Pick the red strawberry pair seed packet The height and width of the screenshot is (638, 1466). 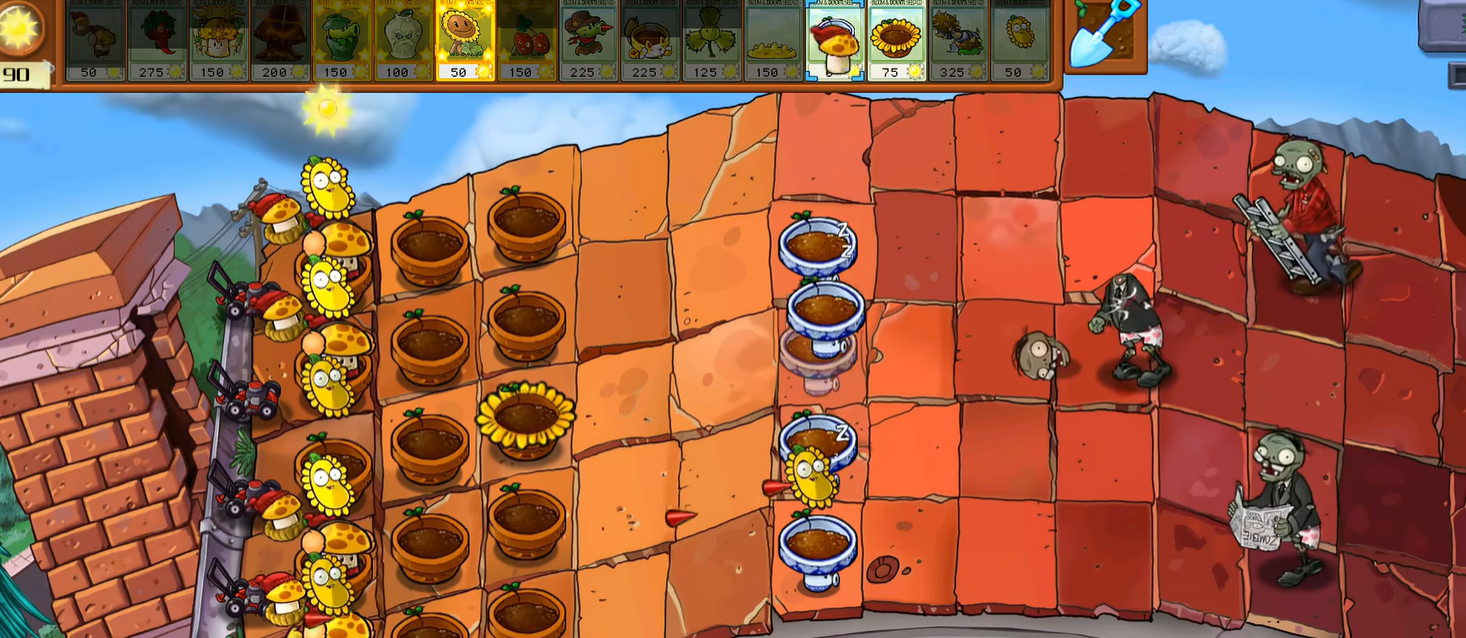point(527,40)
